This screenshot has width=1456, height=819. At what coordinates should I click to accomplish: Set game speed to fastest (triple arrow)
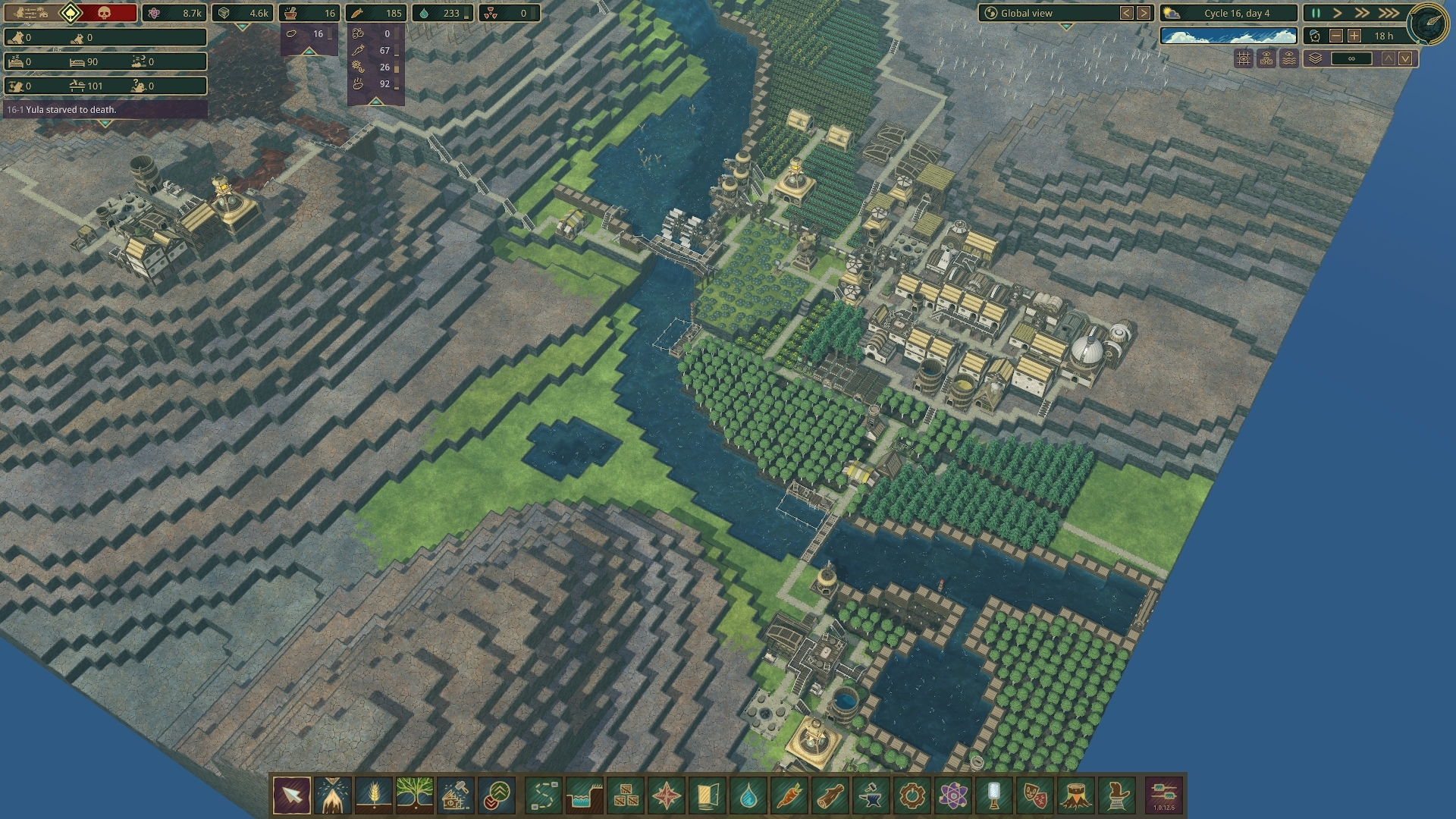pyautogui.click(x=1390, y=13)
